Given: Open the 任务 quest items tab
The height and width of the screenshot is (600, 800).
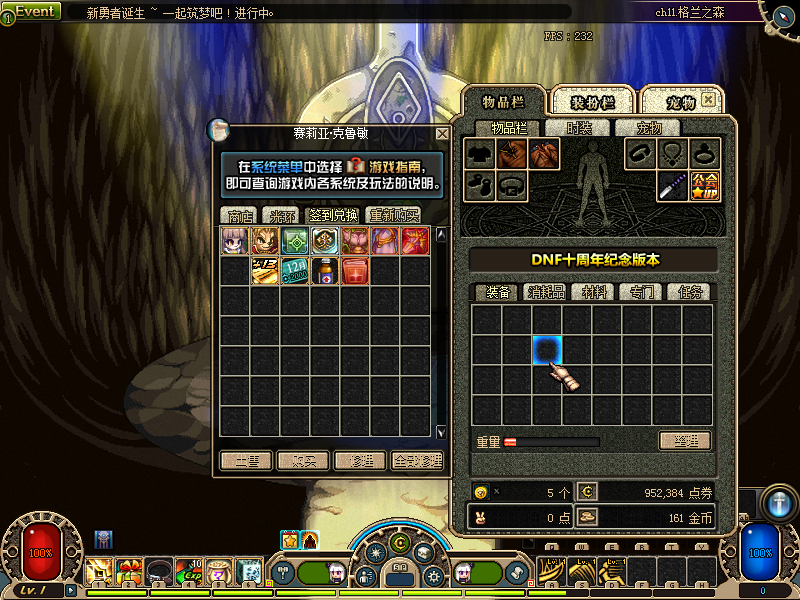Looking at the screenshot, I should pyautogui.click(x=690, y=292).
